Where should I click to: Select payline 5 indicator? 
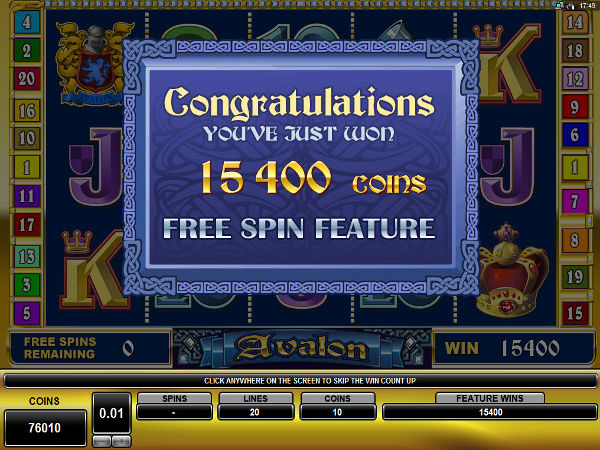(26, 313)
